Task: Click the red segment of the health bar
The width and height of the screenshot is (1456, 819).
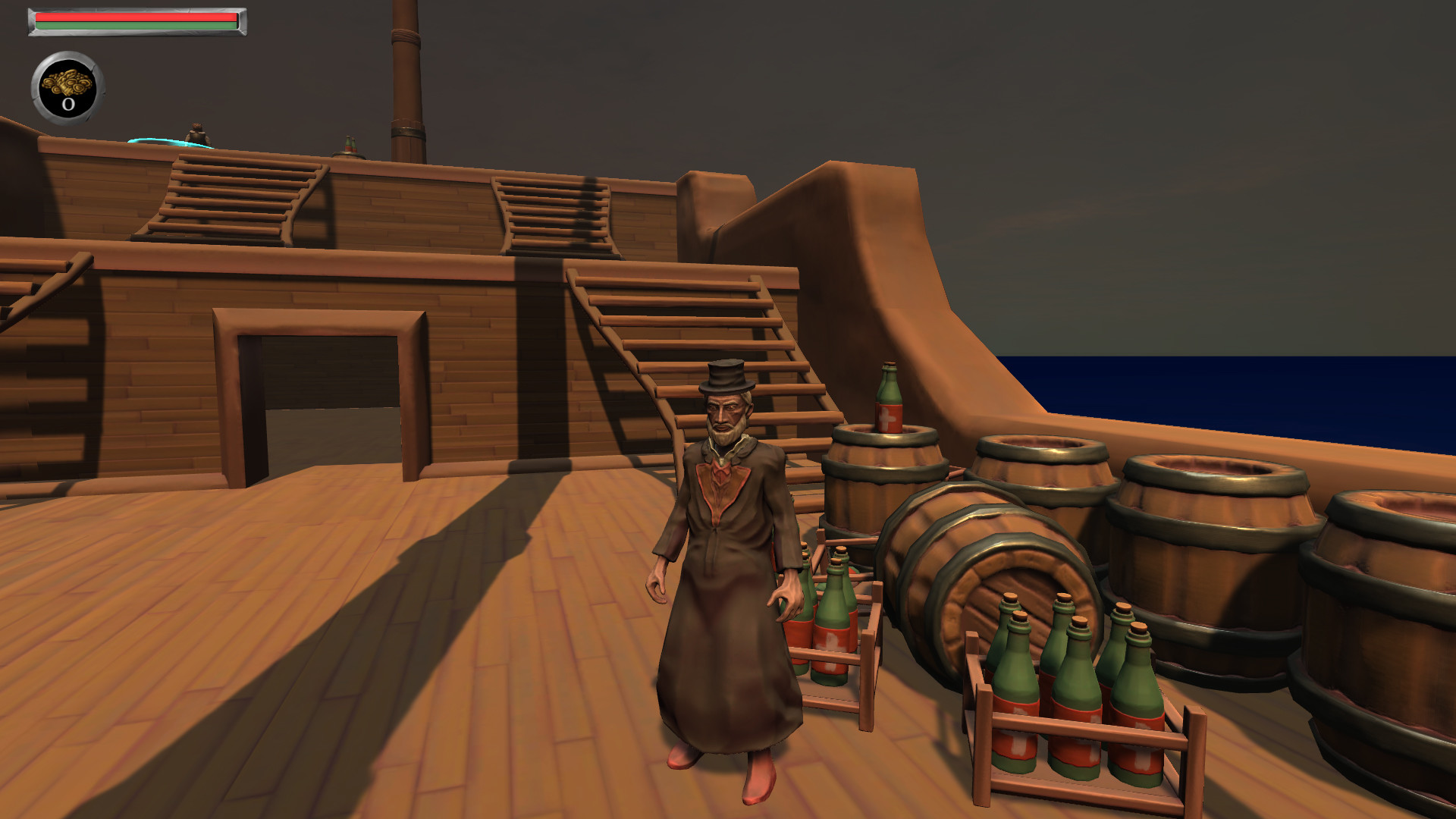Action: (x=136, y=17)
